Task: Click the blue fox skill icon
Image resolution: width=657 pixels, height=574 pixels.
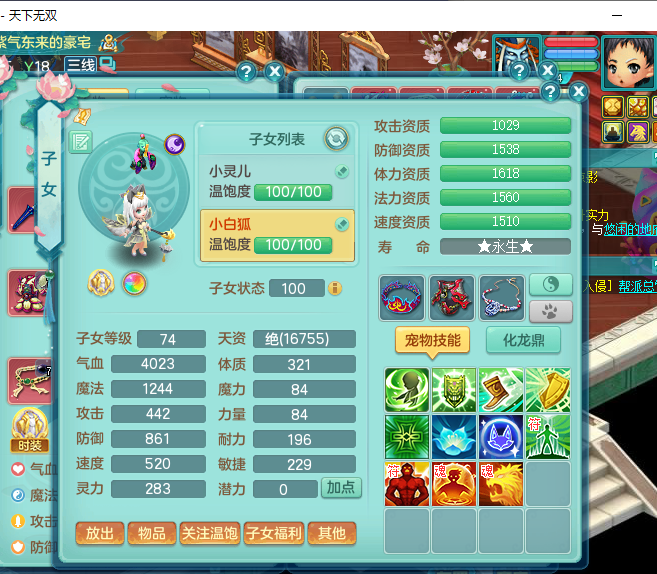Action: point(500,437)
